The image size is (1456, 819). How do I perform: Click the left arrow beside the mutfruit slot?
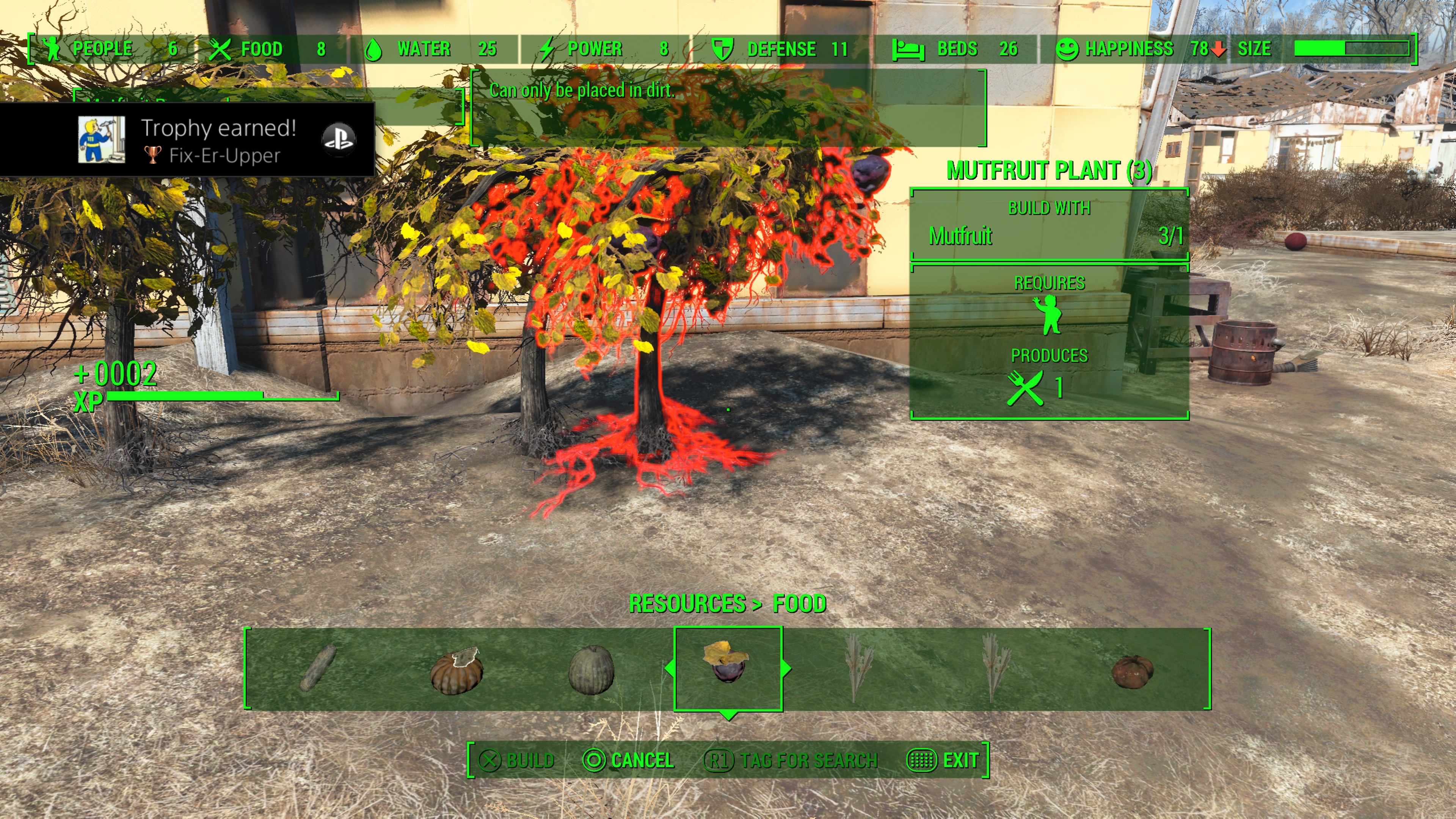click(x=669, y=668)
